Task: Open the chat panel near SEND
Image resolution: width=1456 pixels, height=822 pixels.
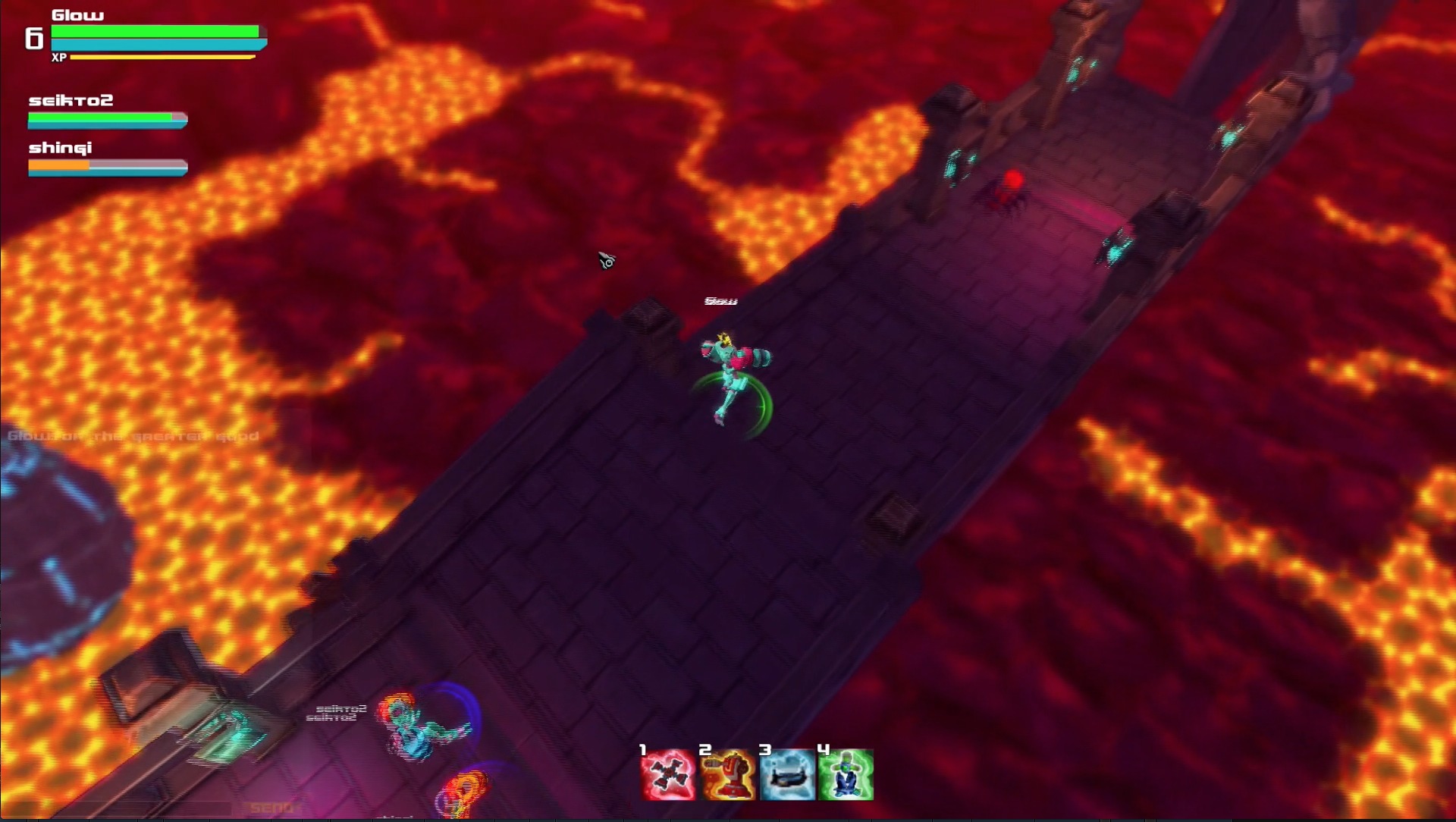Action: click(x=273, y=806)
